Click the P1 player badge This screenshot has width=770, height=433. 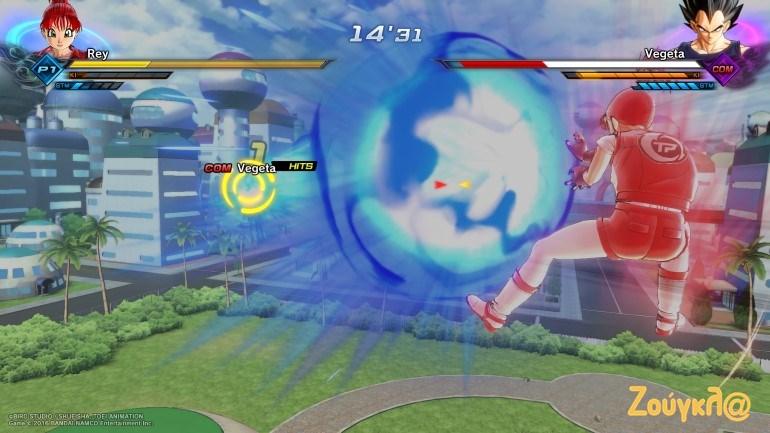45,69
